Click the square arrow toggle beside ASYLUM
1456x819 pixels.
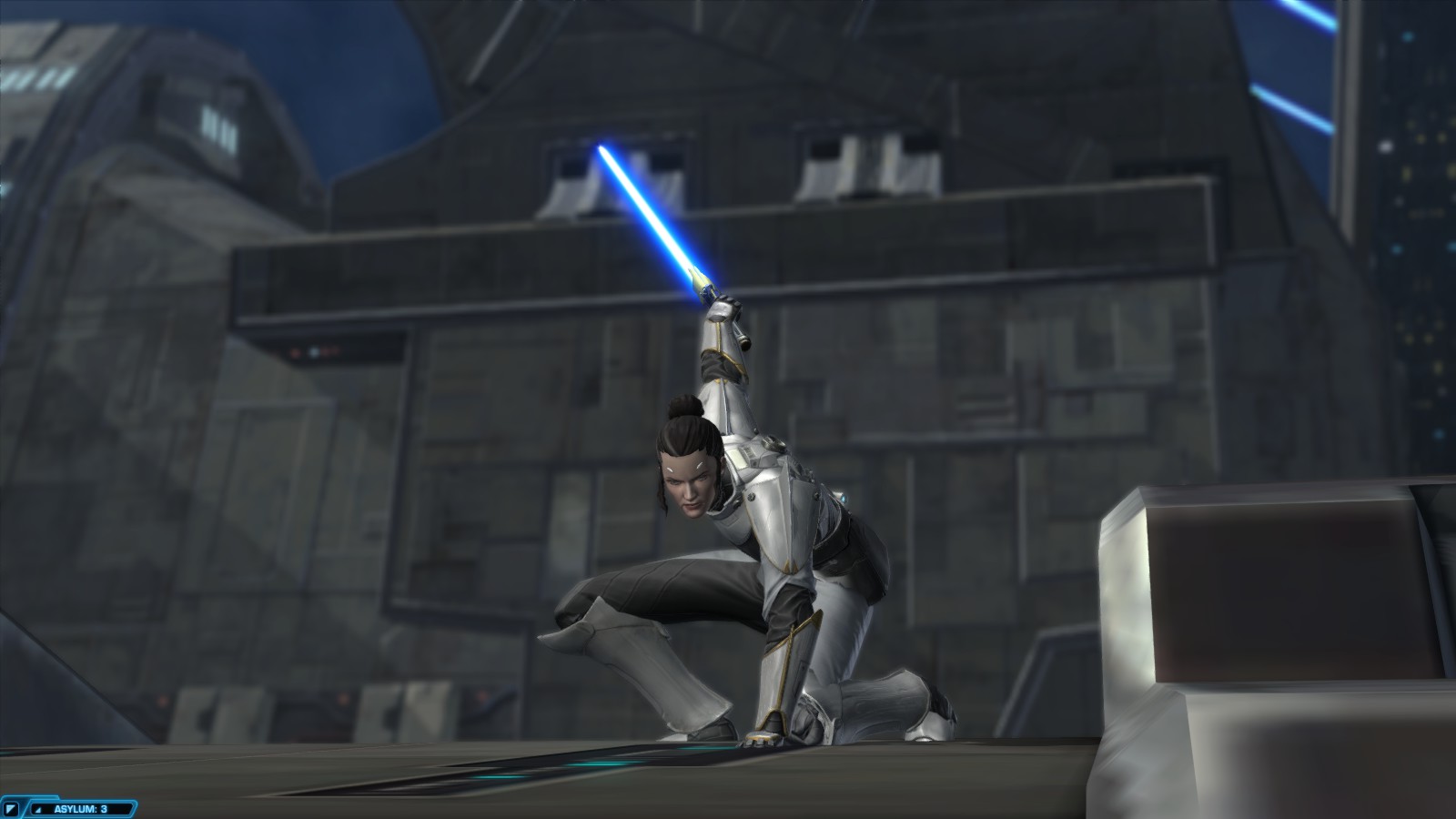pyautogui.click(x=12, y=808)
